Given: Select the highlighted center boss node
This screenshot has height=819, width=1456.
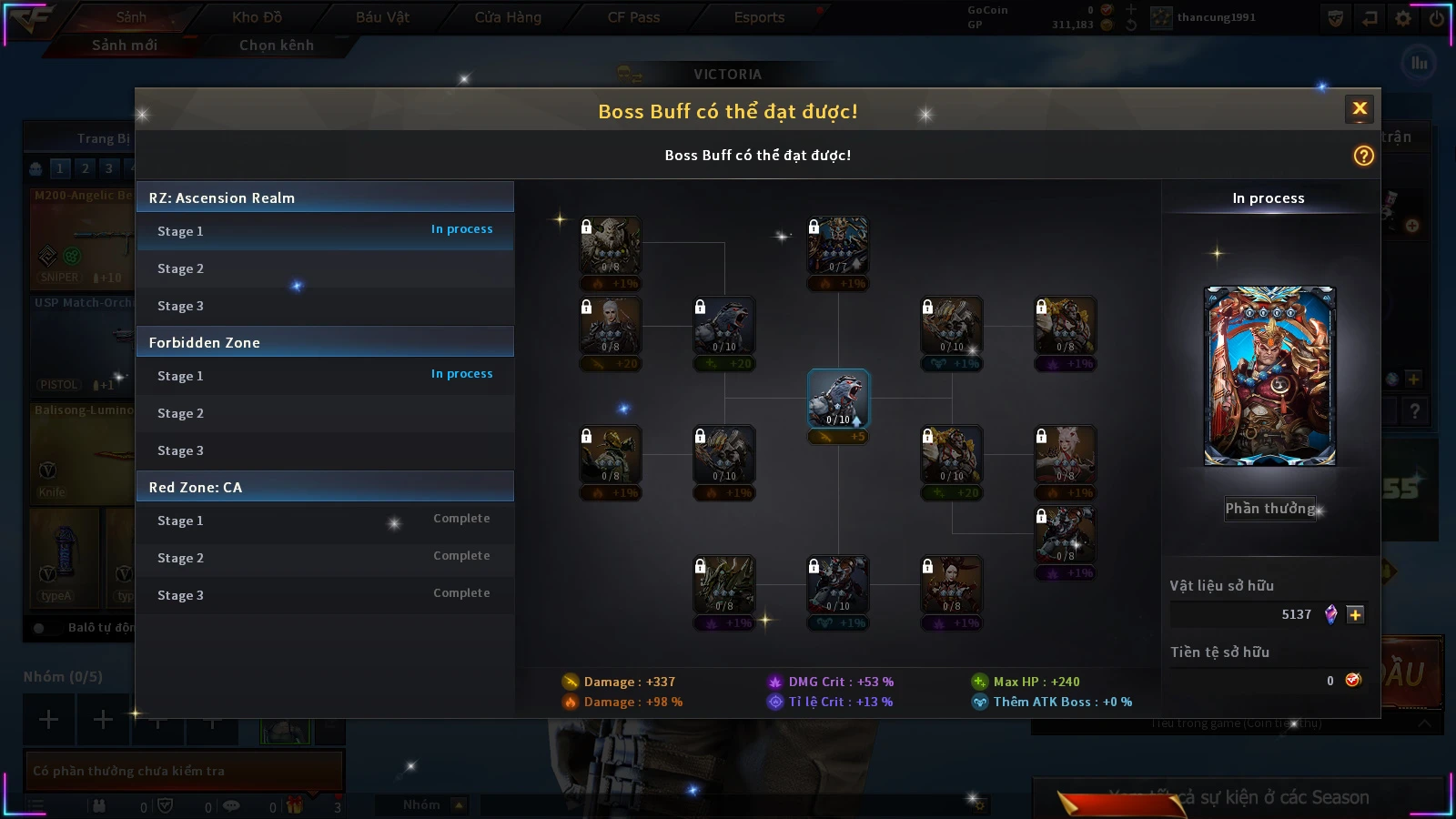Looking at the screenshot, I should tap(838, 399).
